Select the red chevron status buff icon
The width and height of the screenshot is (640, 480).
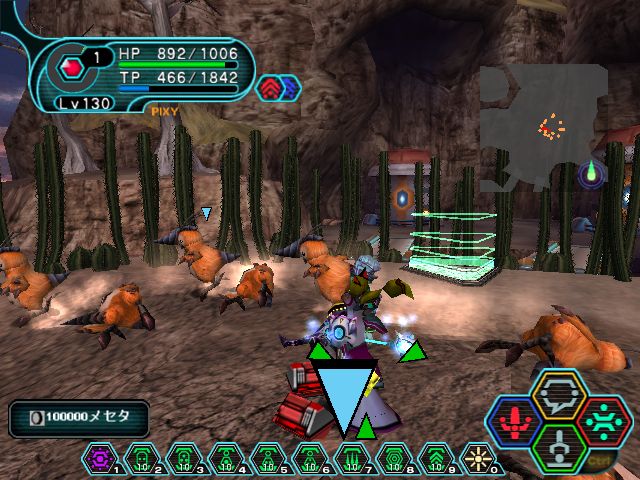pos(270,88)
